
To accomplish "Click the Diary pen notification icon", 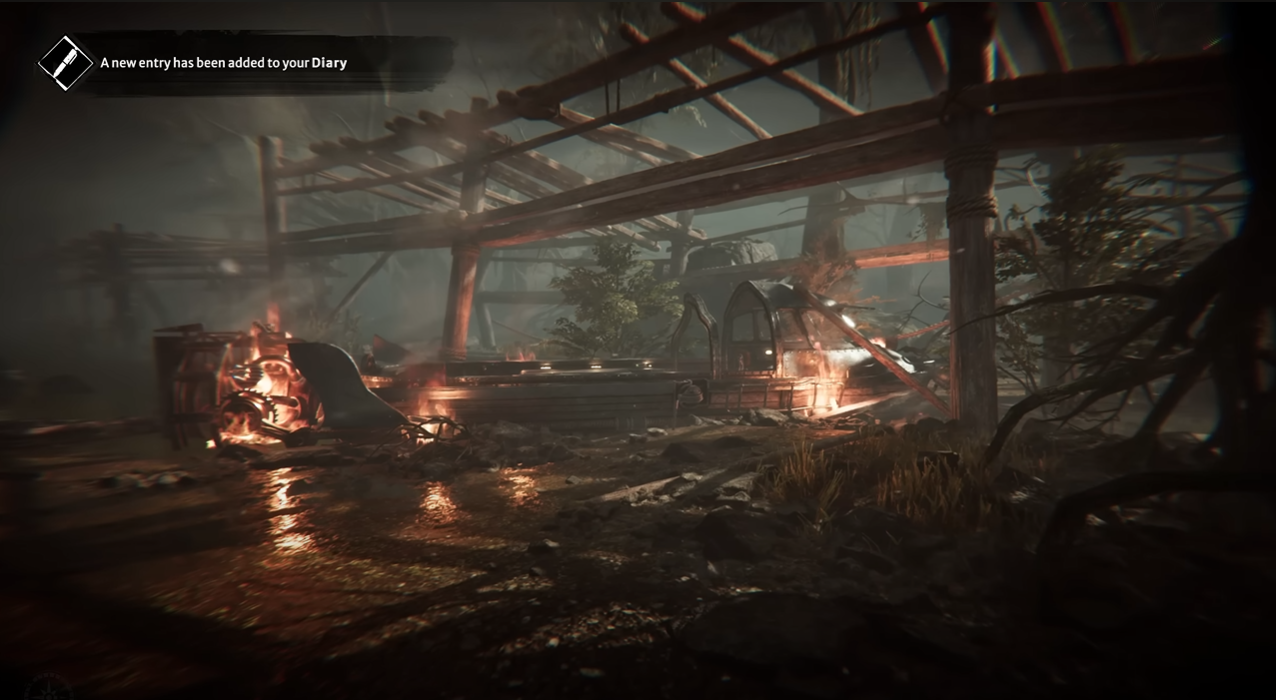I will 66,63.
